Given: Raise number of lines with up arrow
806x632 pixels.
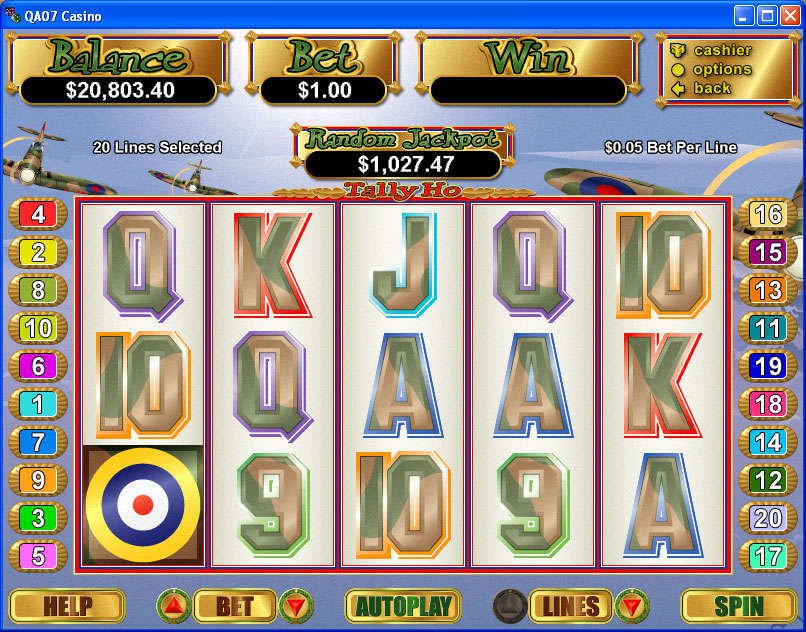Looking at the screenshot, I should click(509, 606).
